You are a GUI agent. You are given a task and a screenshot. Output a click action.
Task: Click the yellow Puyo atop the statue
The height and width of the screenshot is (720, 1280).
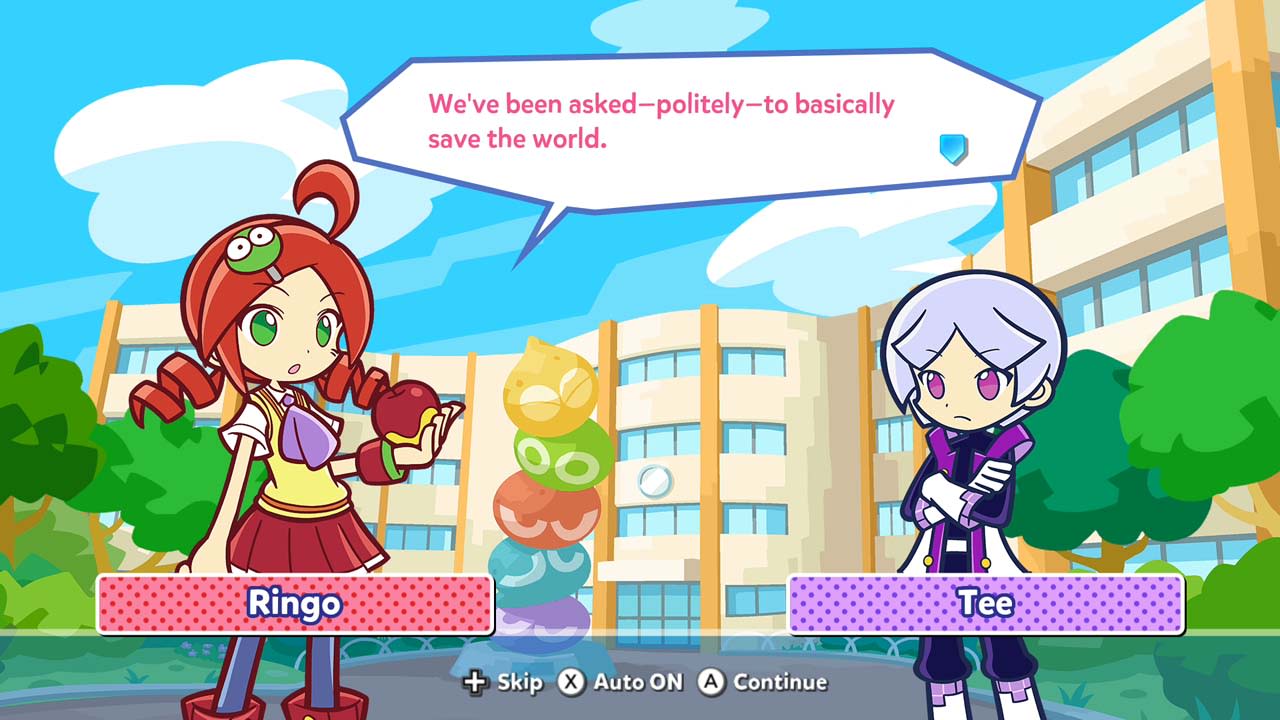(550, 385)
